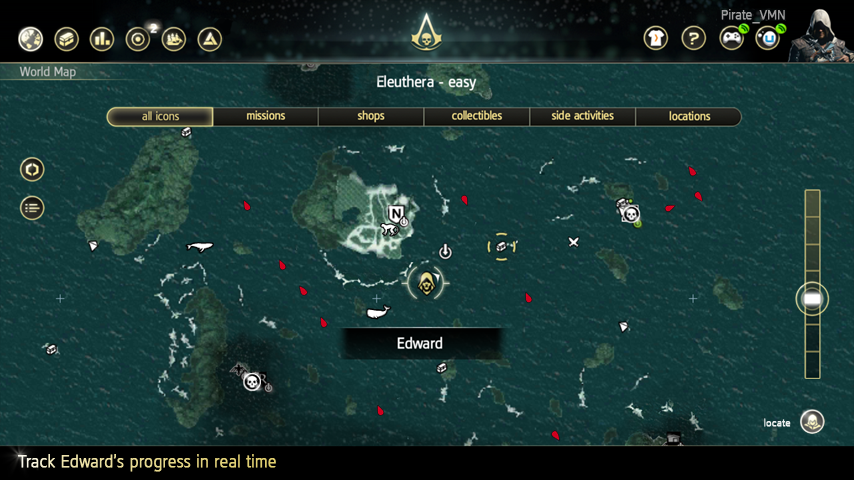Show the bar chart statistics section
854x480 pixels.
(x=102, y=39)
